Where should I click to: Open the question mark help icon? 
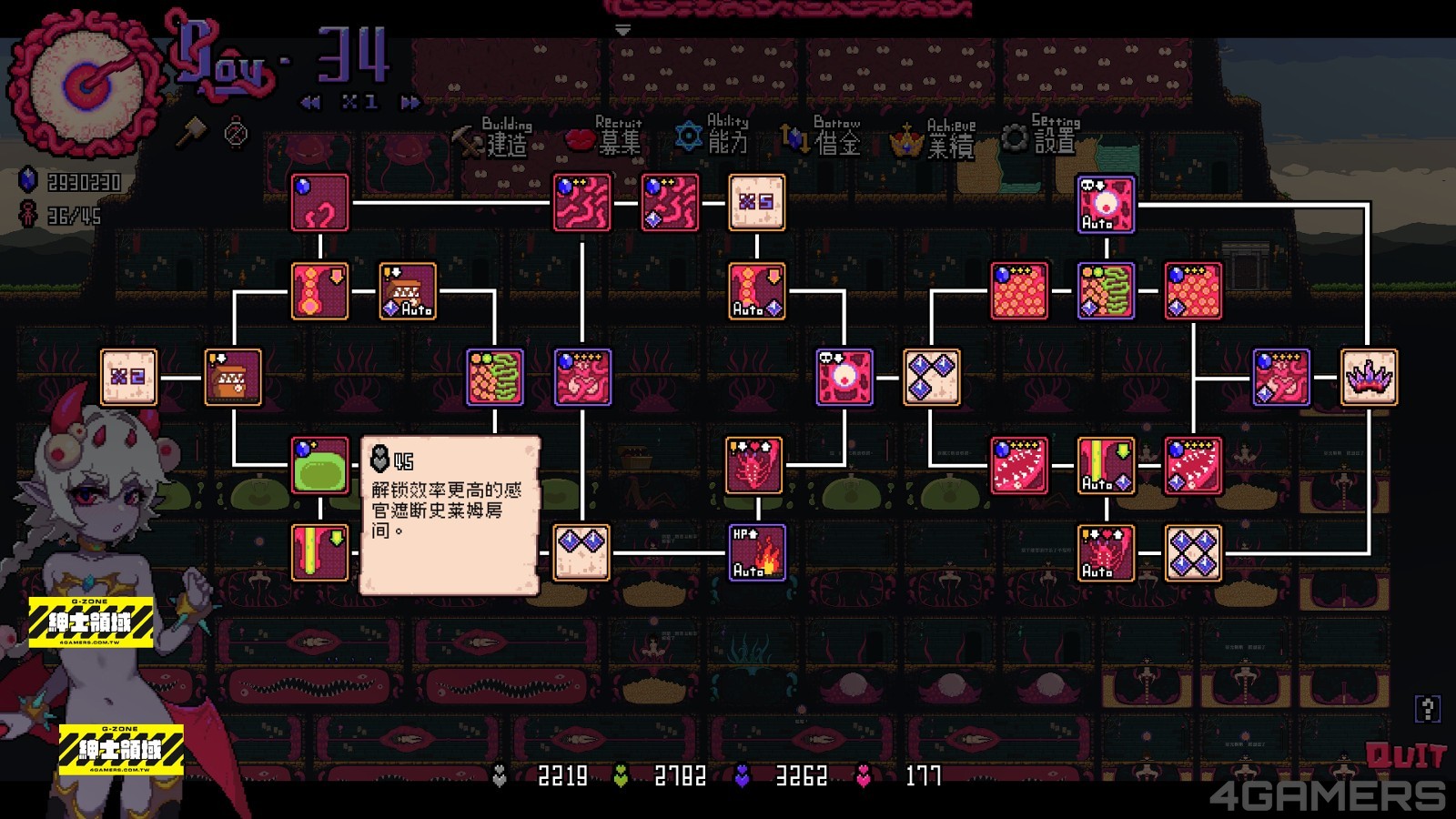(1427, 708)
